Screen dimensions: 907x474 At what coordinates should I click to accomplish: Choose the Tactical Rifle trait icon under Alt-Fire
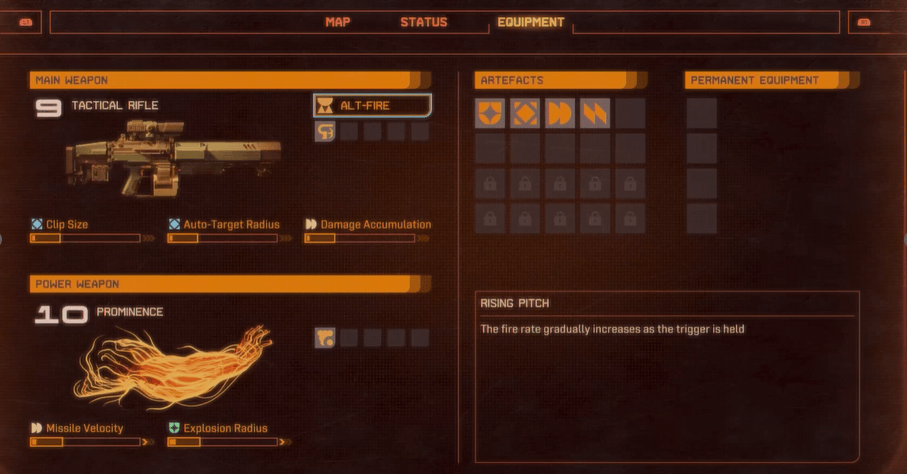[325, 131]
